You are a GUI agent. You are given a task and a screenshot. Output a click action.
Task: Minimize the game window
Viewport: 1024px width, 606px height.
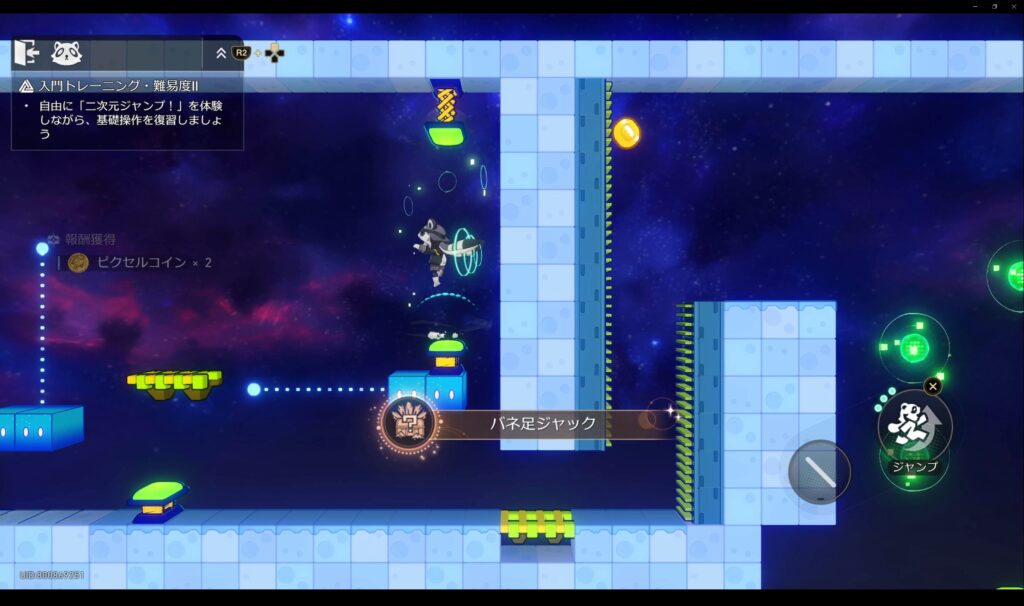(973, 6)
